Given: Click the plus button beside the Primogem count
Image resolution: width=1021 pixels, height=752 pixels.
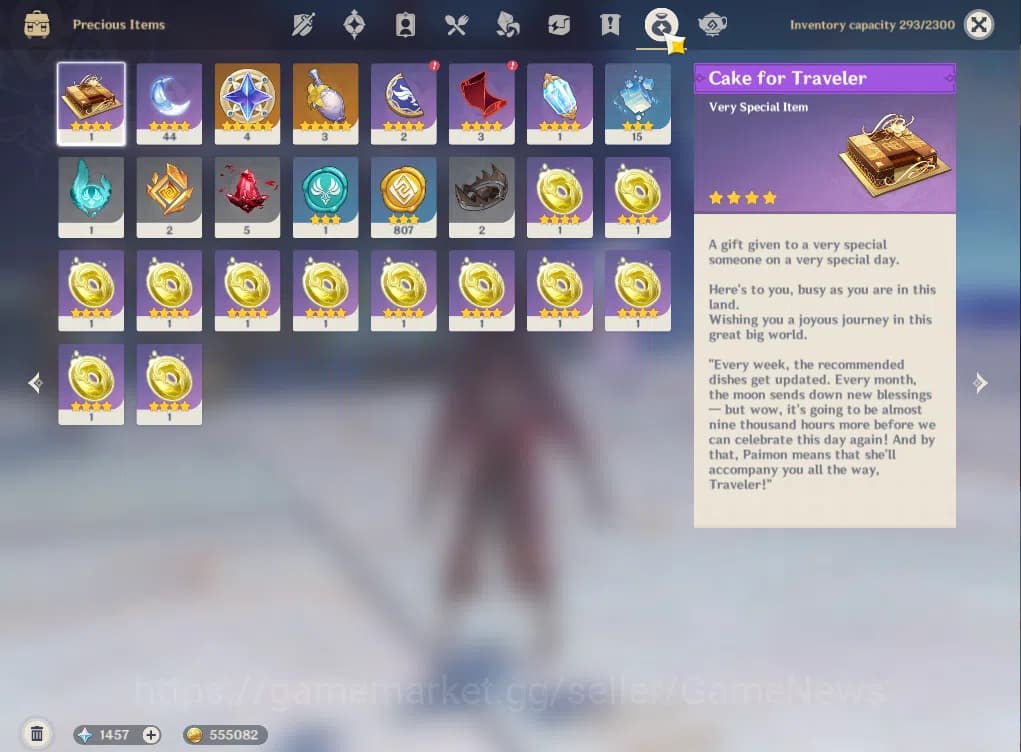Looking at the screenshot, I should pos(151,735).
